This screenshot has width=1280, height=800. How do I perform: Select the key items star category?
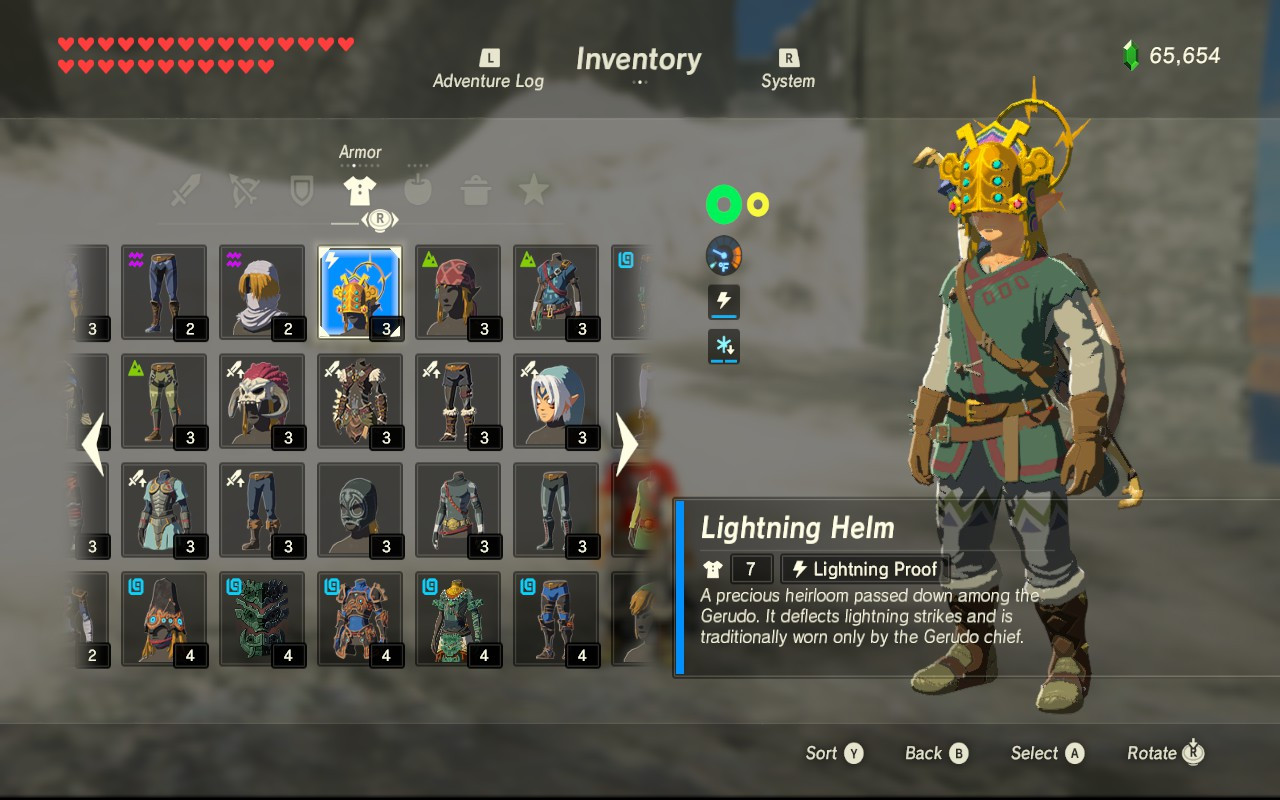(532, 190)
